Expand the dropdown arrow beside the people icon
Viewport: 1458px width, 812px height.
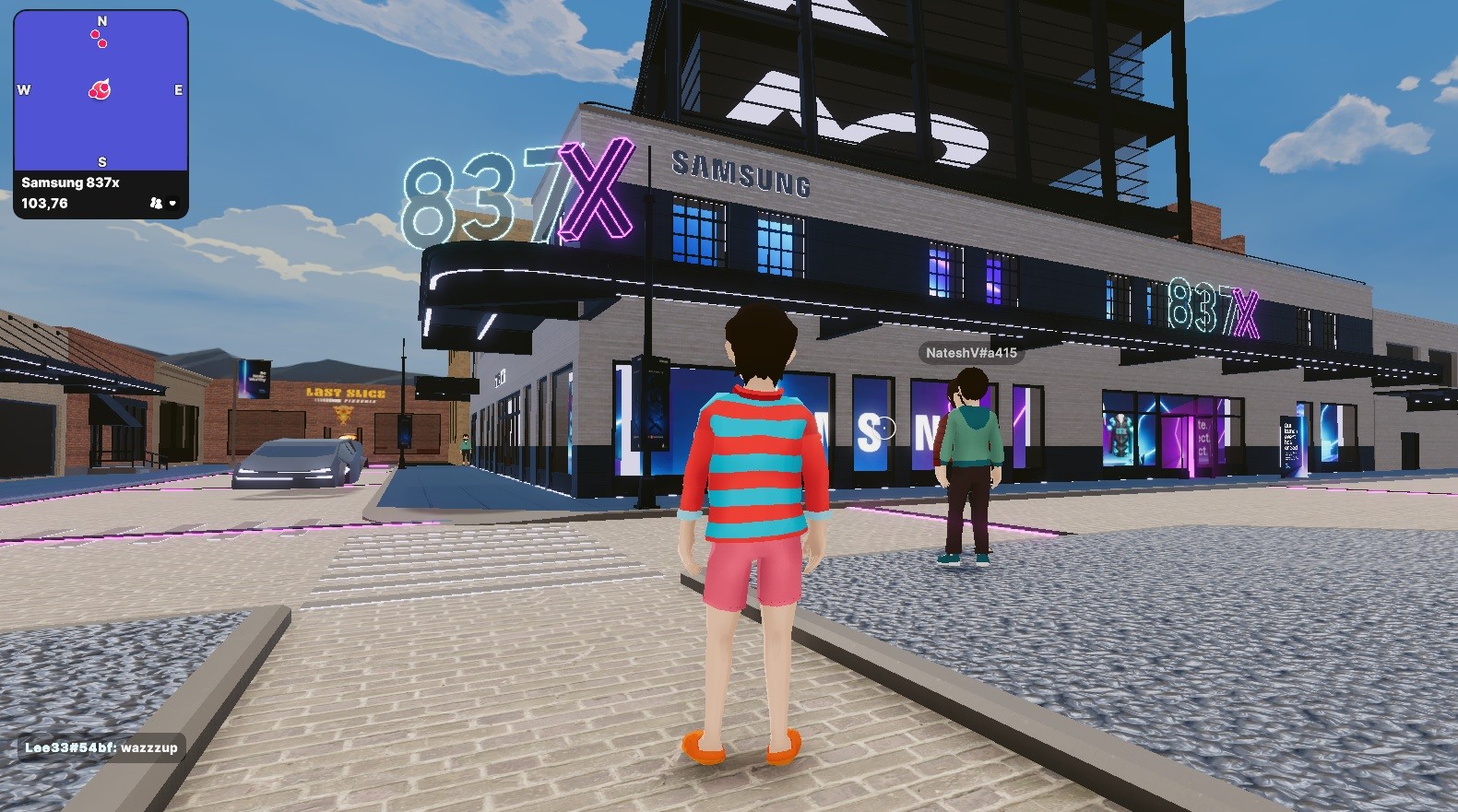pyautogui.click(x=172, y=204)
